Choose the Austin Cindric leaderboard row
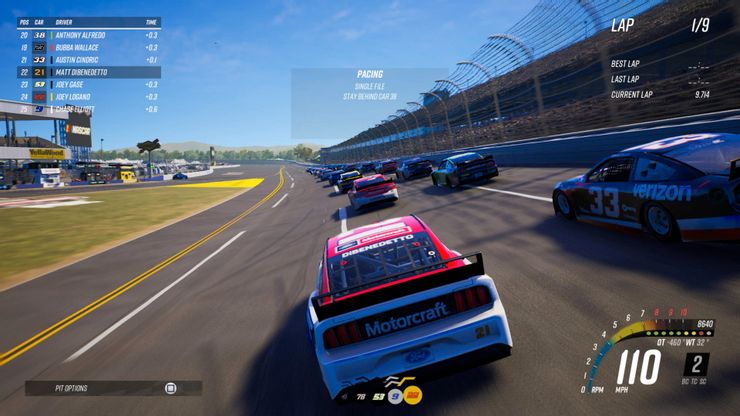The width and height of the screenshot is (740, 416). coord(88,60)
